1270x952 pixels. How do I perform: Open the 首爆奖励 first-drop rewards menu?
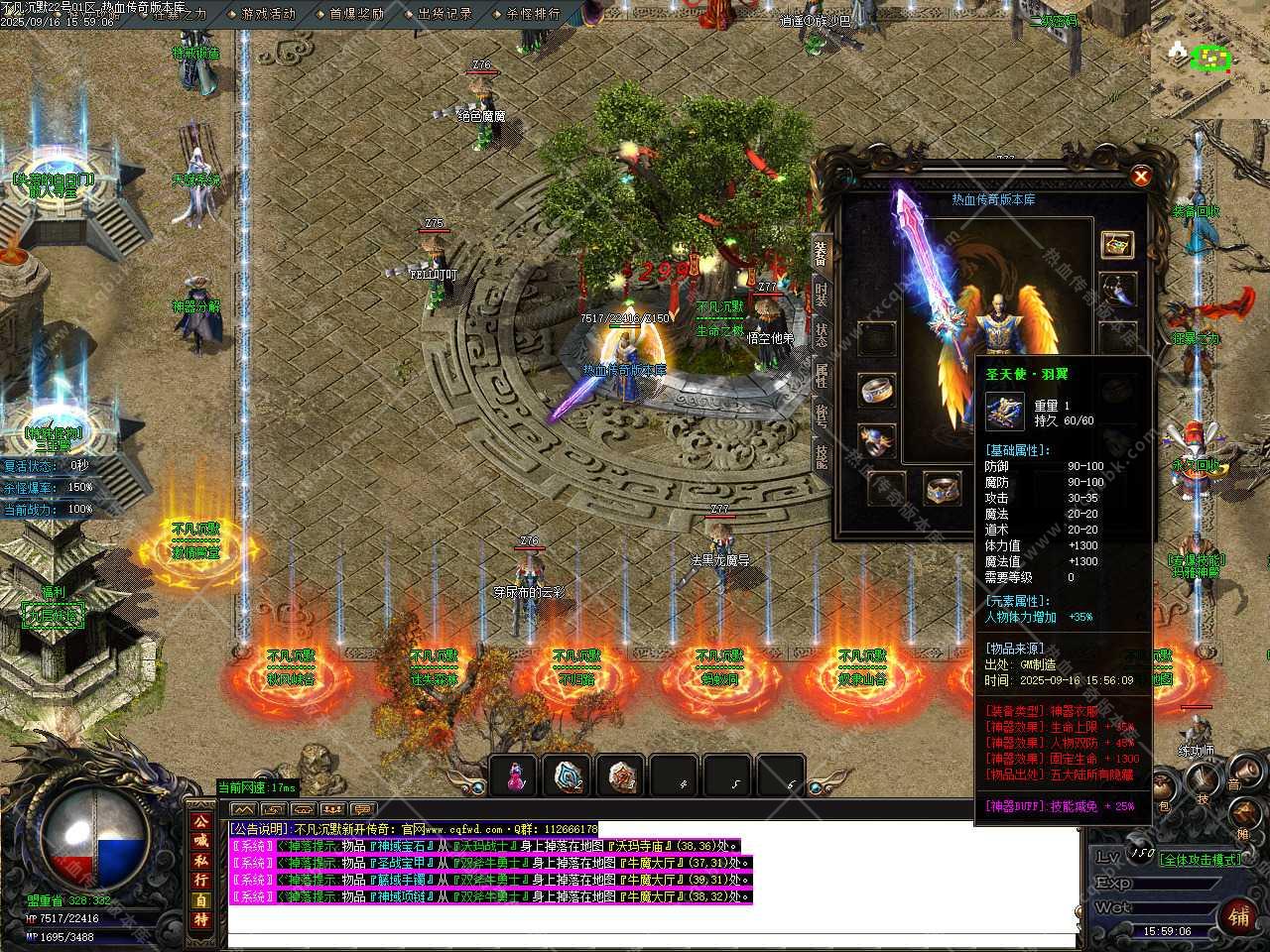(356, 14)
